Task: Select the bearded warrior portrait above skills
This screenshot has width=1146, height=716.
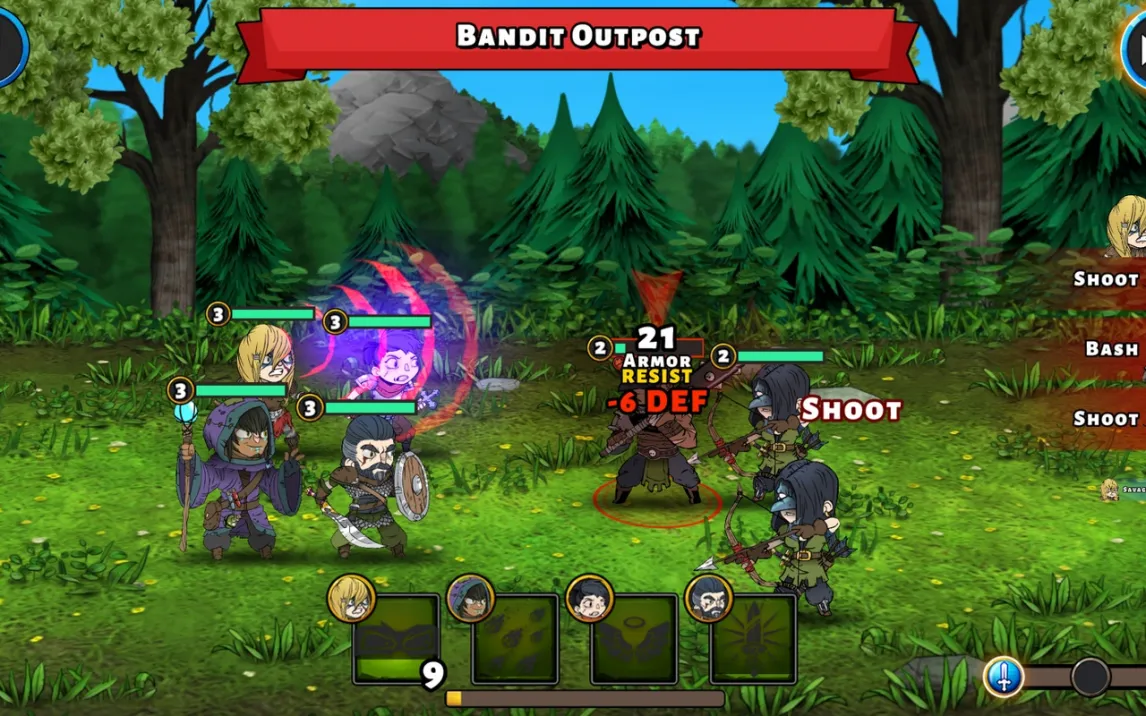Action: (709, 598)
